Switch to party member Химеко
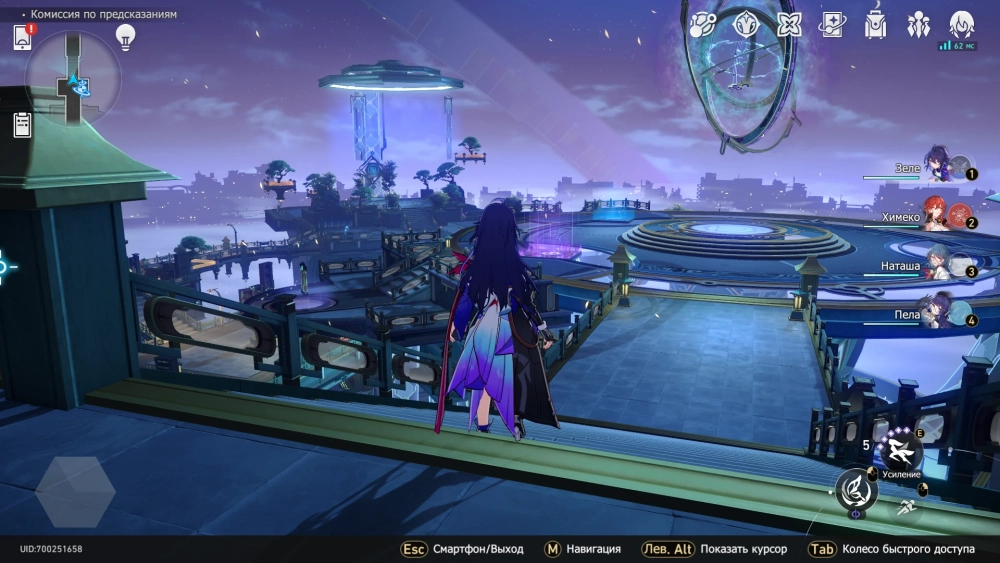The width and height of the screenshot is (1000, 563). coord(937,216)
